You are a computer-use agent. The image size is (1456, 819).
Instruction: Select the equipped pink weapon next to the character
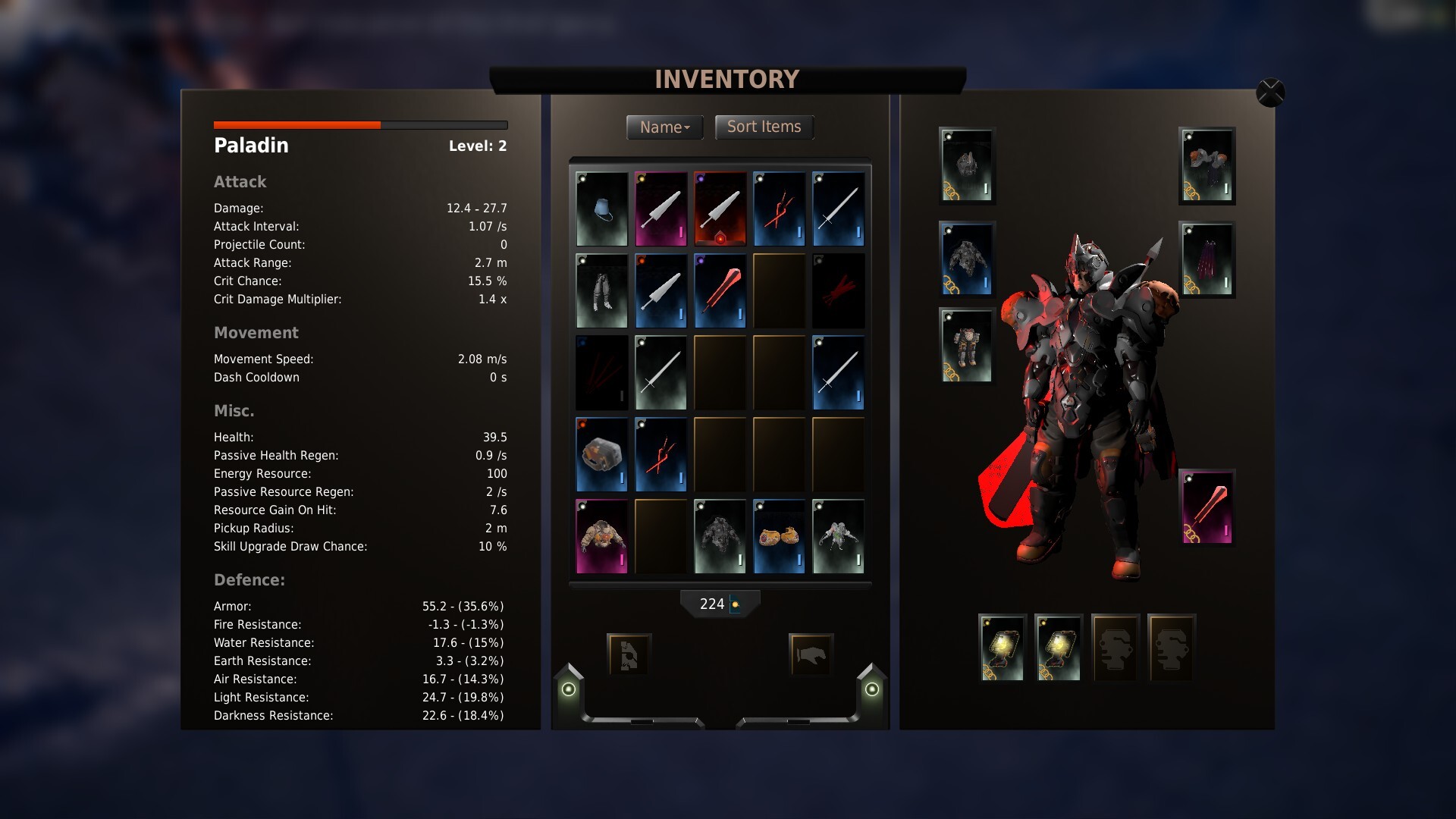[1208, 507]
